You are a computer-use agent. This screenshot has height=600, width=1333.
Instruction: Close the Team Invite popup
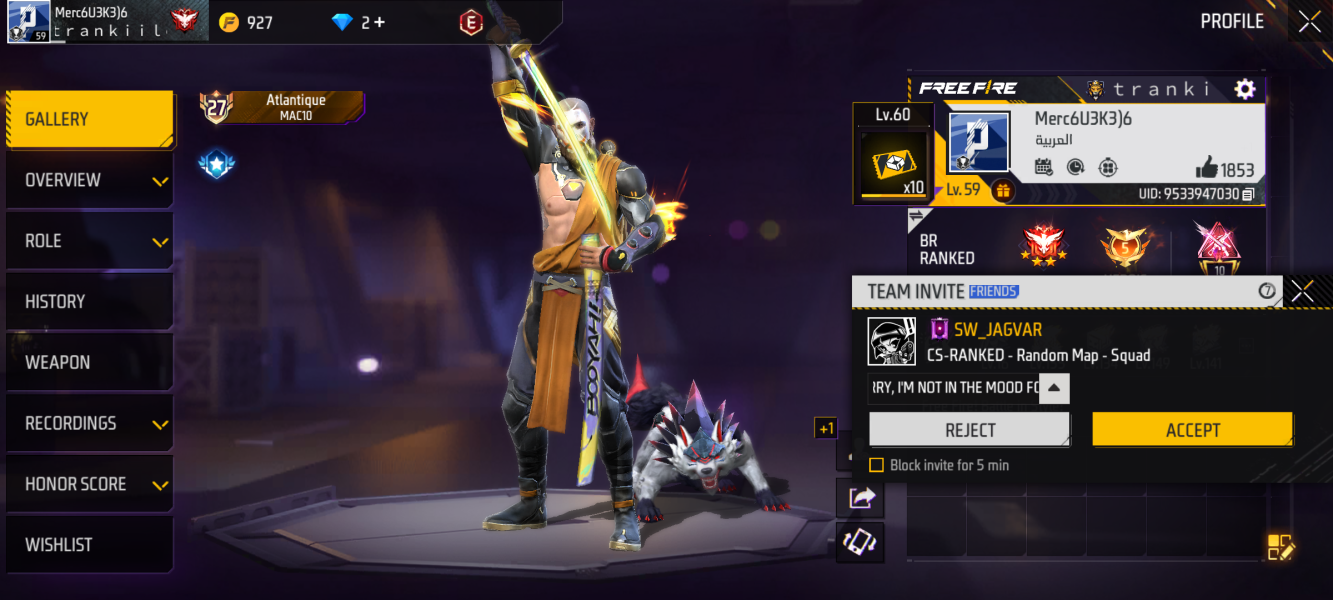point(1302,291)
